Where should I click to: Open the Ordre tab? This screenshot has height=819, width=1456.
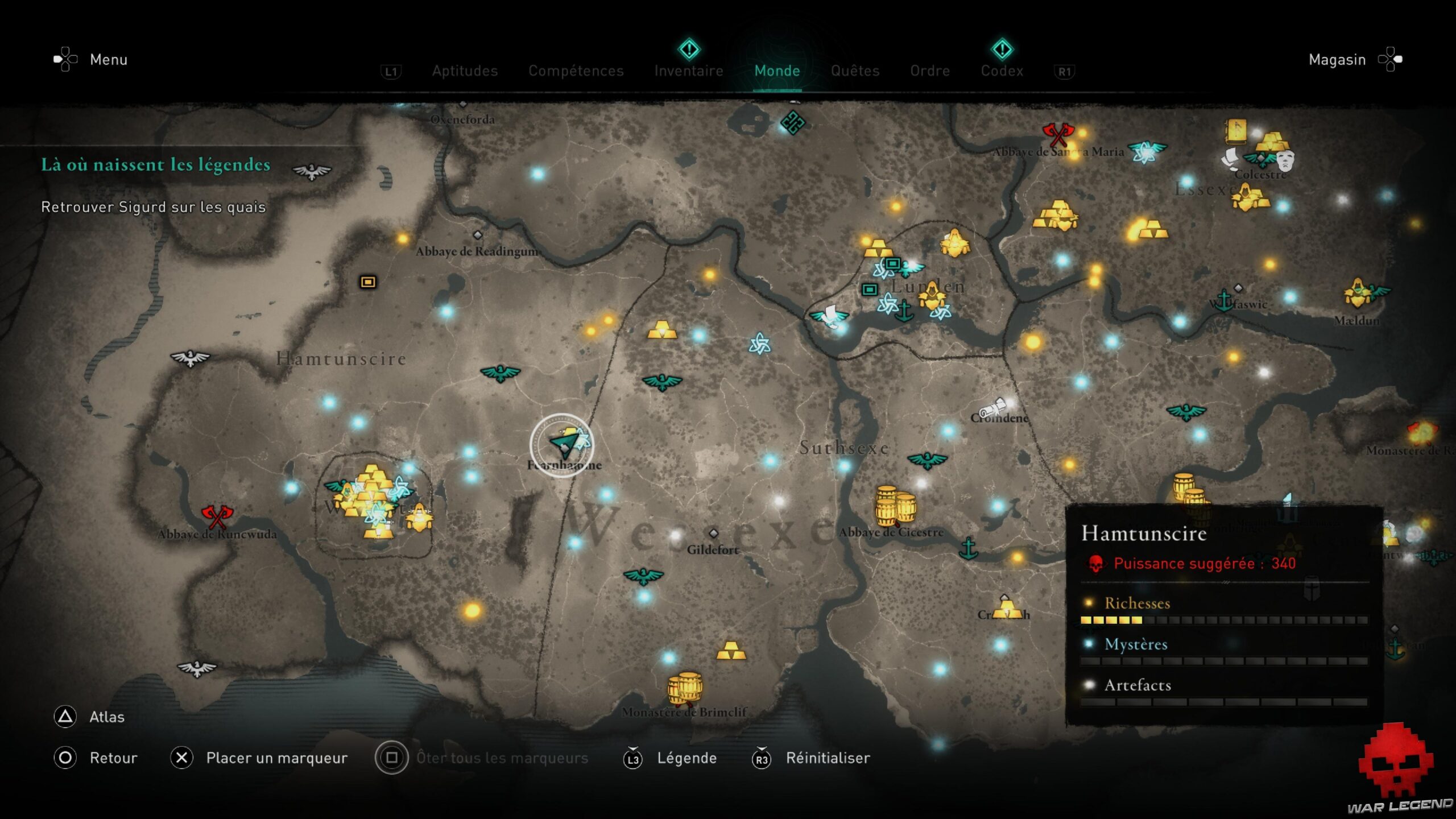930,71
